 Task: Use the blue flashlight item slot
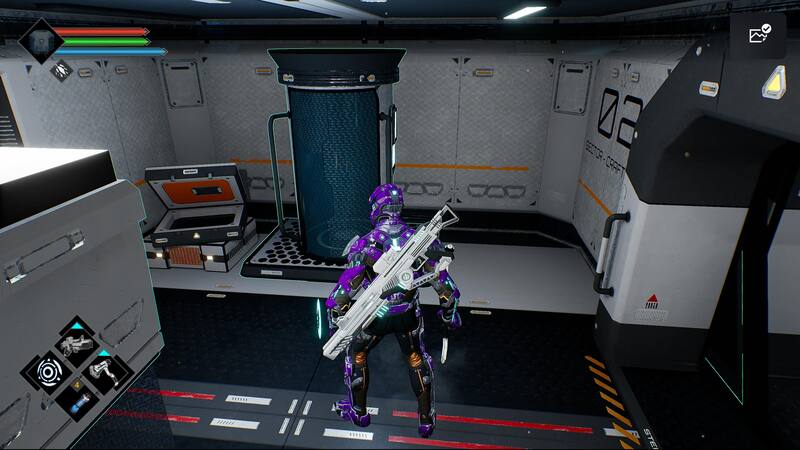(77, 399)
